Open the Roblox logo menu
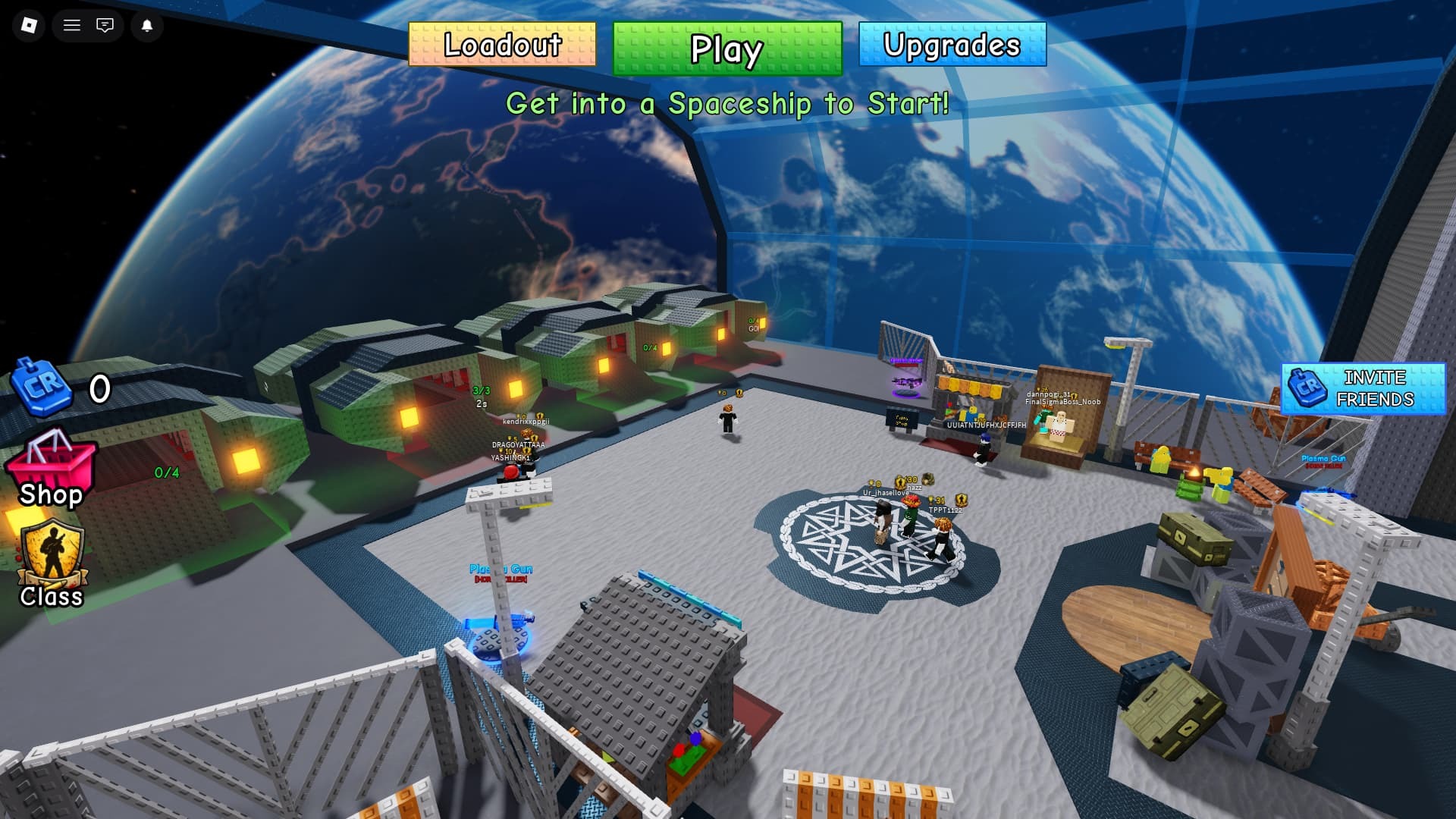This screenshot has height=819, width=1456. (x=29, y=26)
